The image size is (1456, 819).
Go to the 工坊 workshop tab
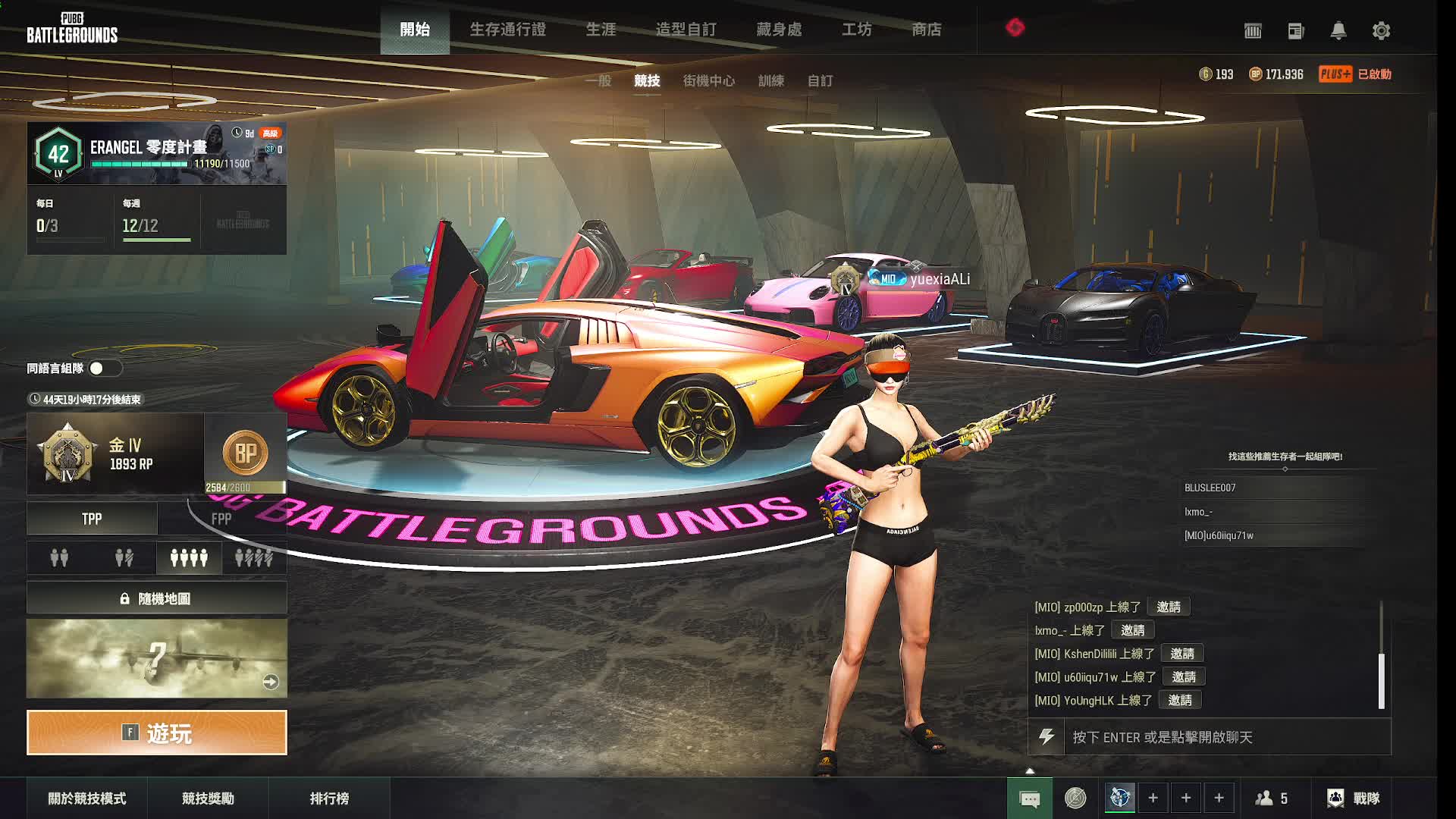(x=856, y=30)
